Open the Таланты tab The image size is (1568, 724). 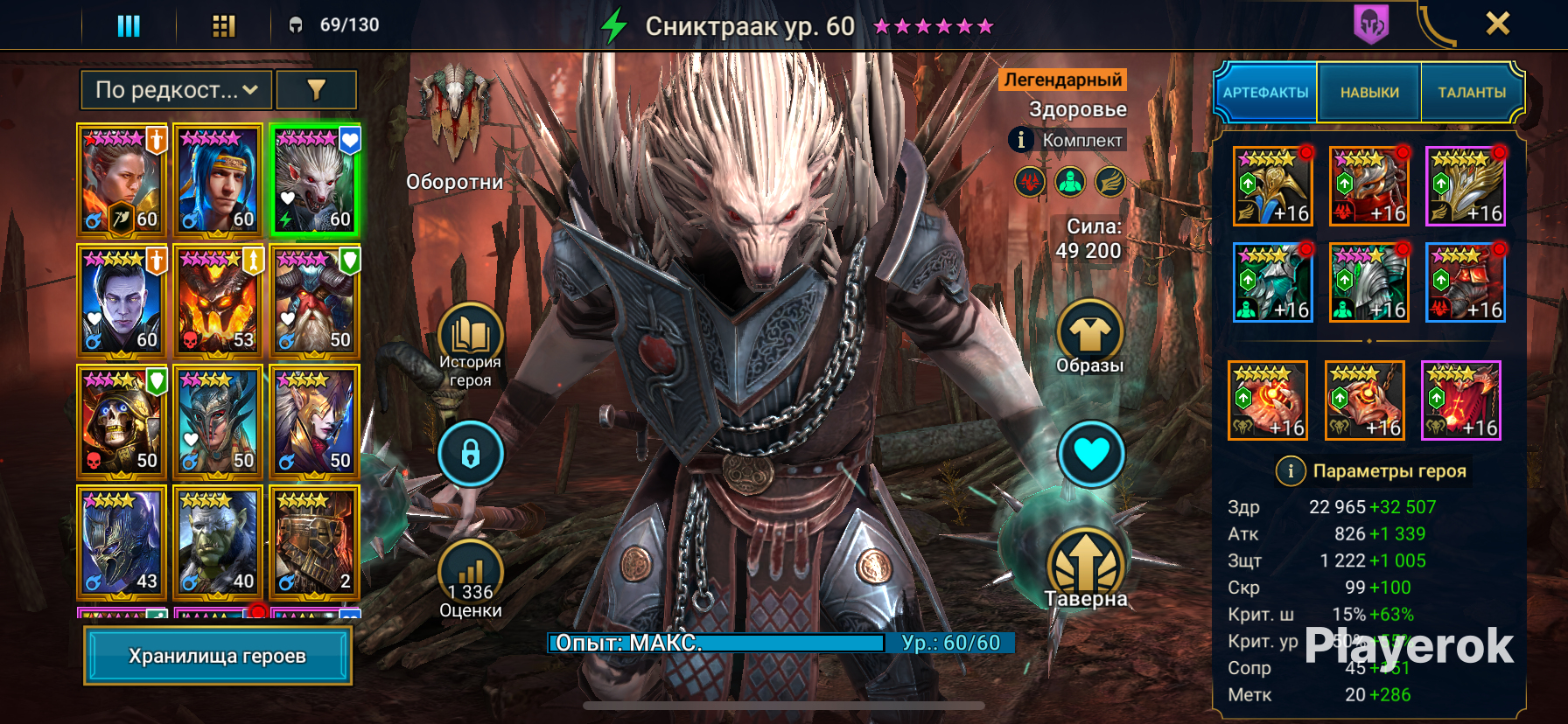[1472, 92]
